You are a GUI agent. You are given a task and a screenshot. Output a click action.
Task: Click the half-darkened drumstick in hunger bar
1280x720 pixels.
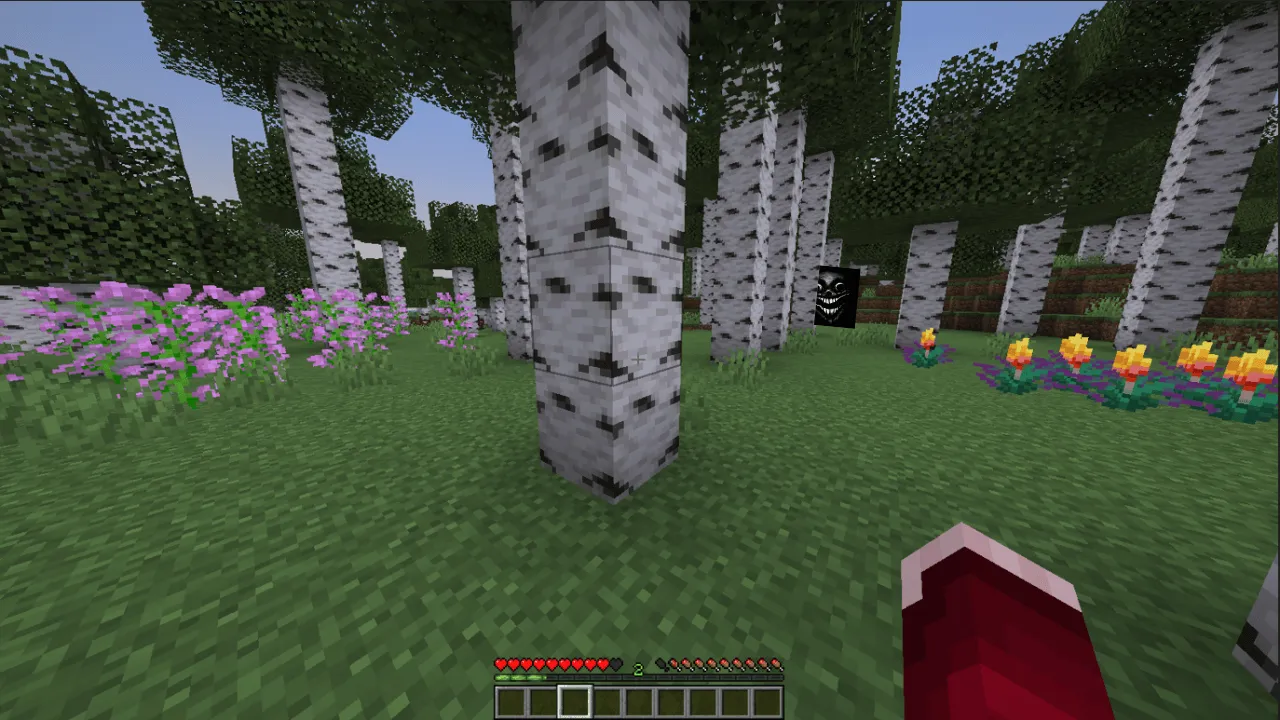[672, 663]
